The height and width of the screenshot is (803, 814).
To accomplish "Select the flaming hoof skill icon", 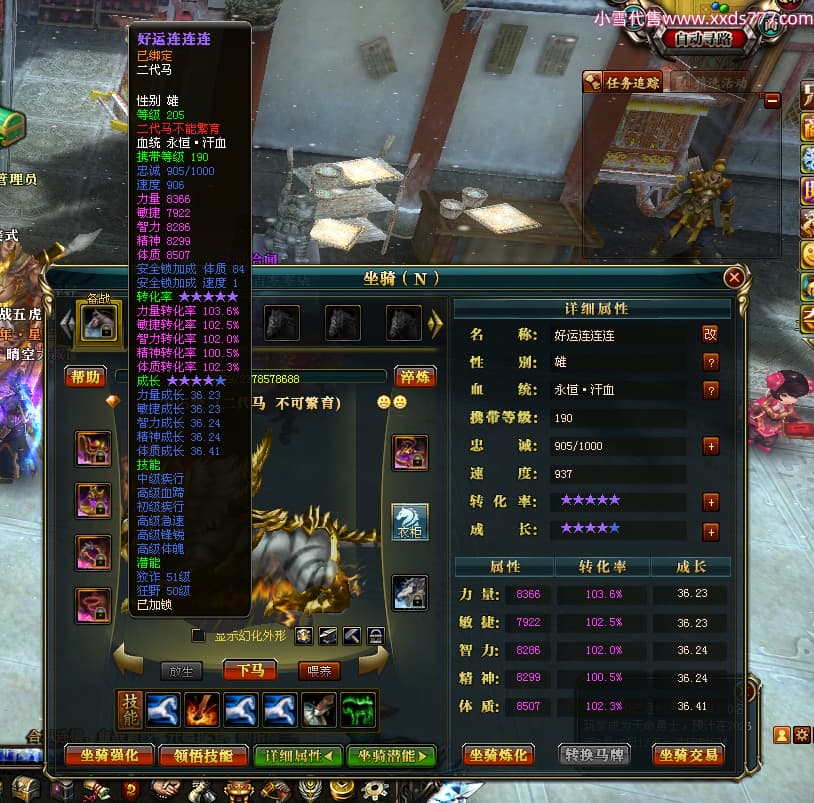I will [x=203, y=709].
